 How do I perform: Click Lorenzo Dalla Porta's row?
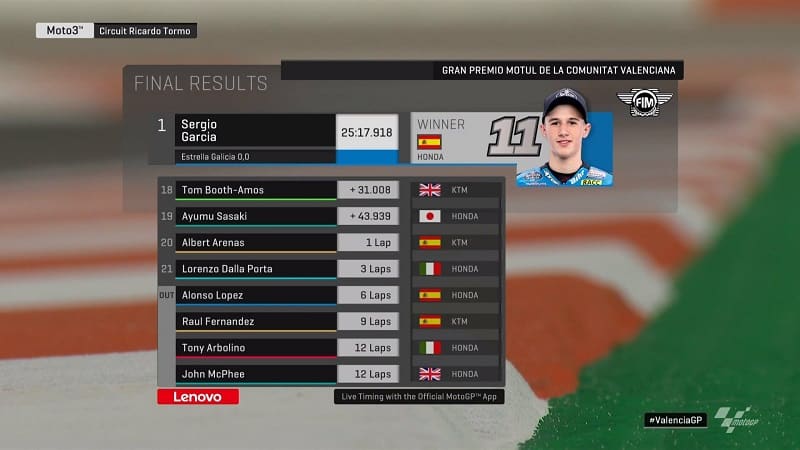[256, 269]
